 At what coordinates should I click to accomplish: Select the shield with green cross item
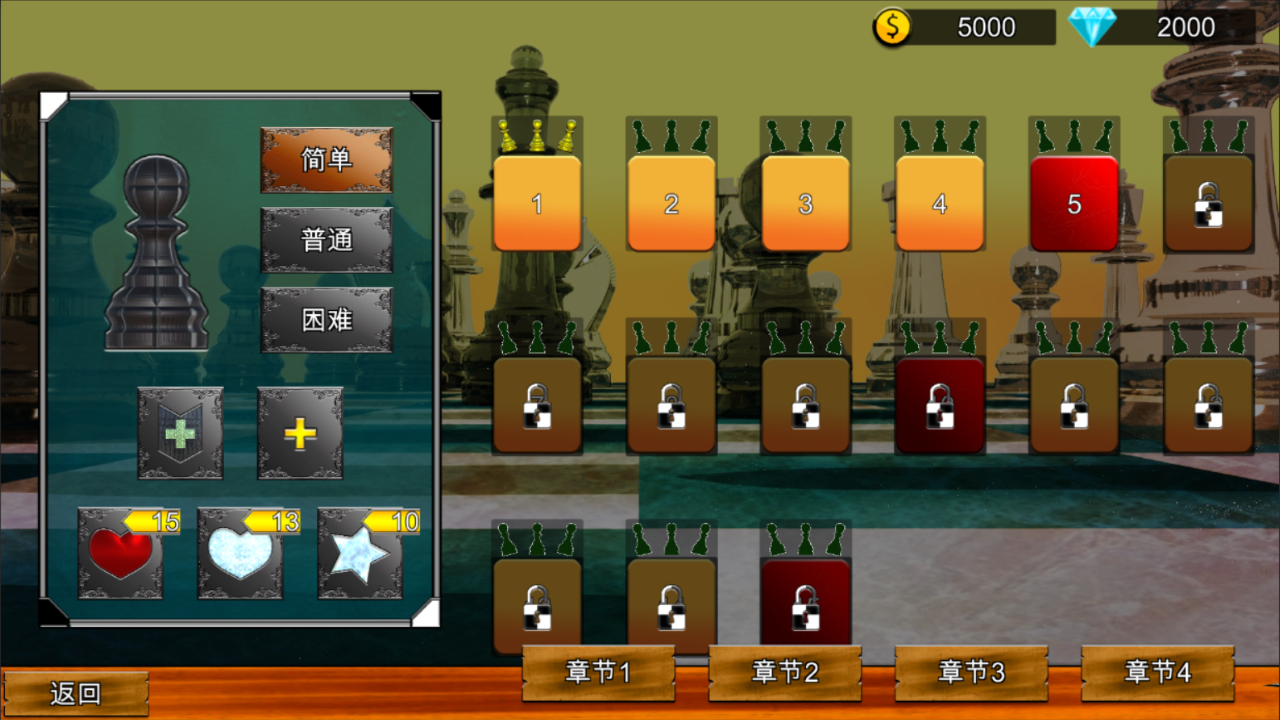click(x=180, y=432)
